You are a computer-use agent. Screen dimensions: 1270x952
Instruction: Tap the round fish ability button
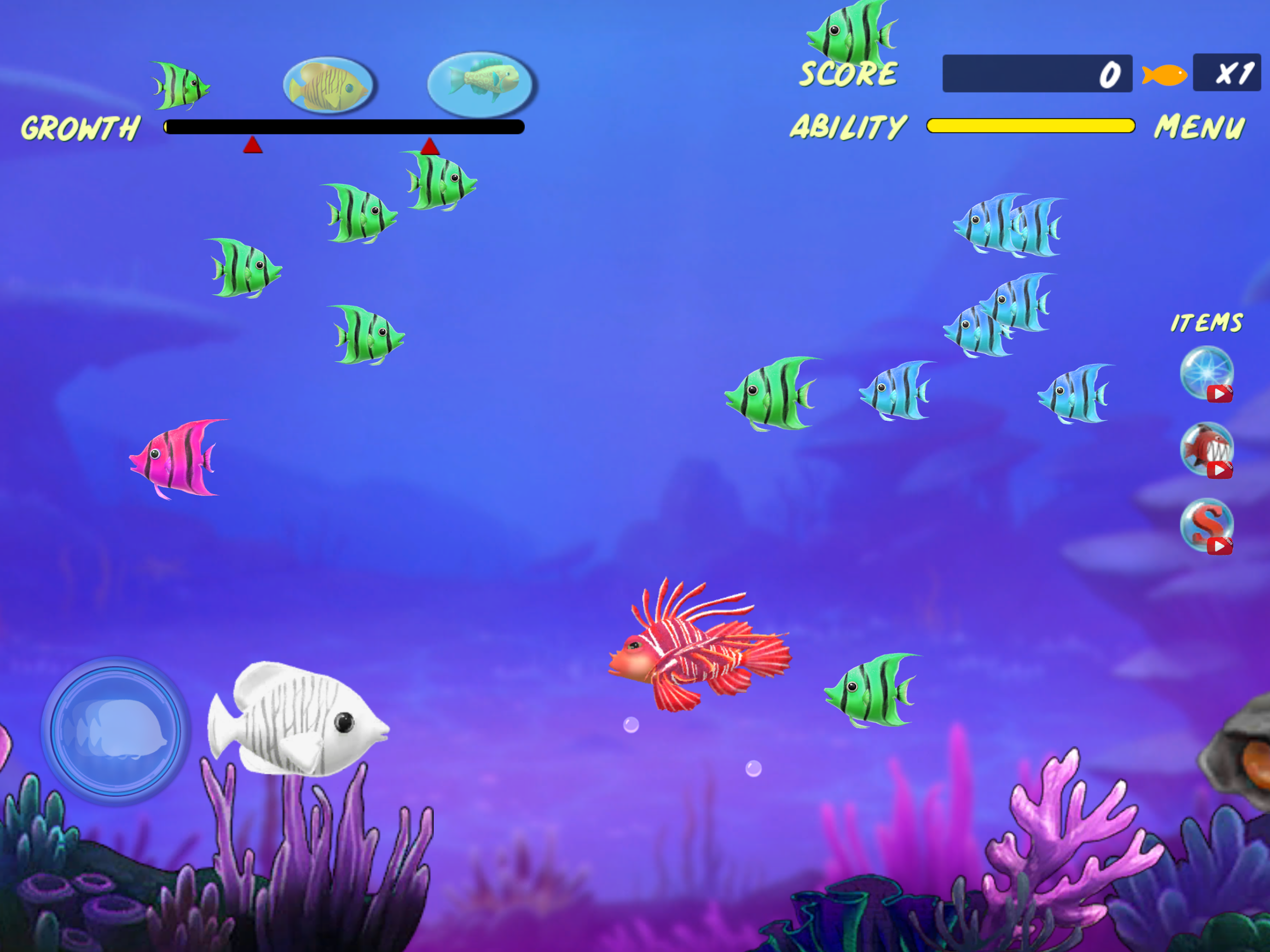116,731
